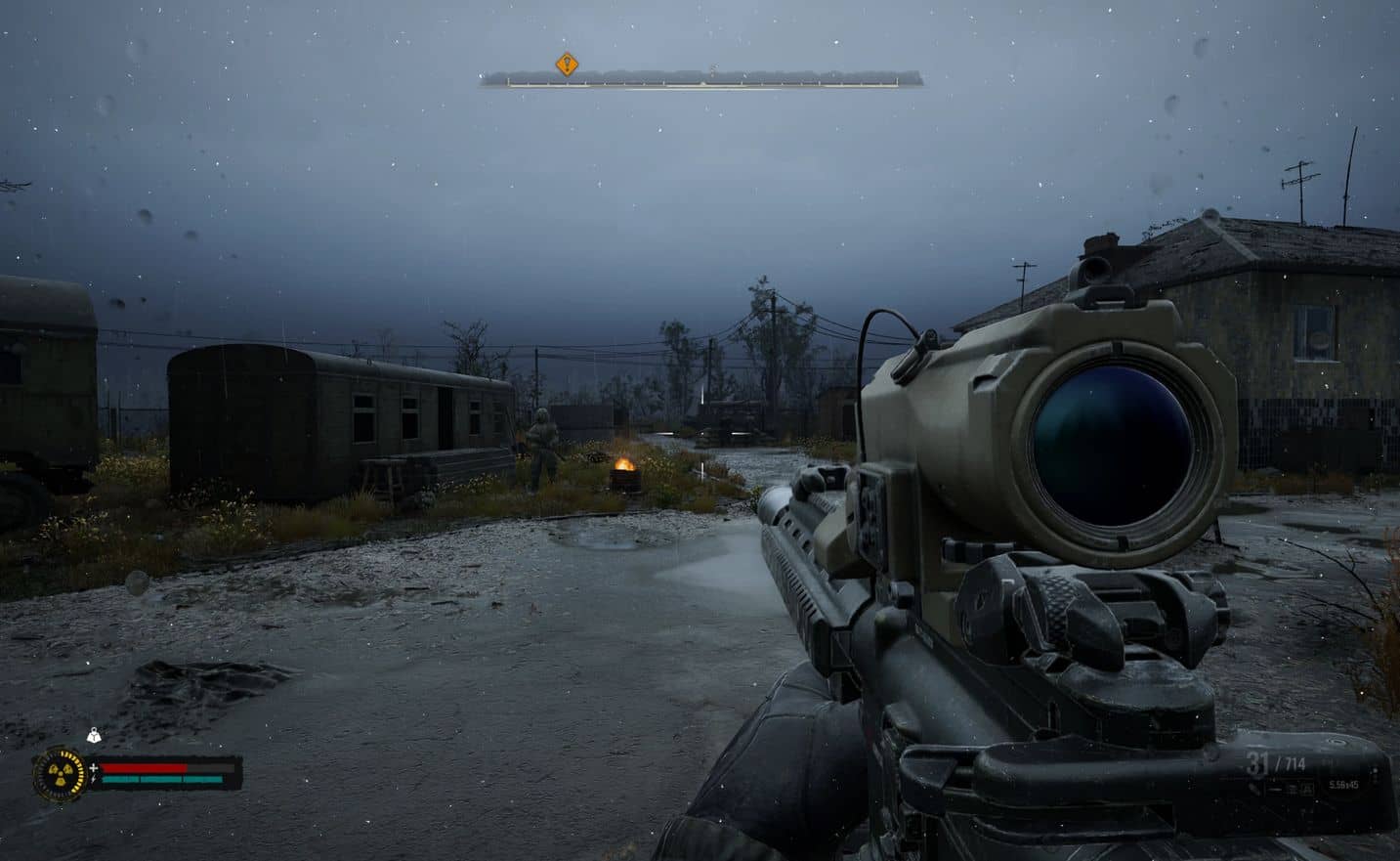
Task: Click the small carry-weight icon above the health bar
Action: (94, 737)
